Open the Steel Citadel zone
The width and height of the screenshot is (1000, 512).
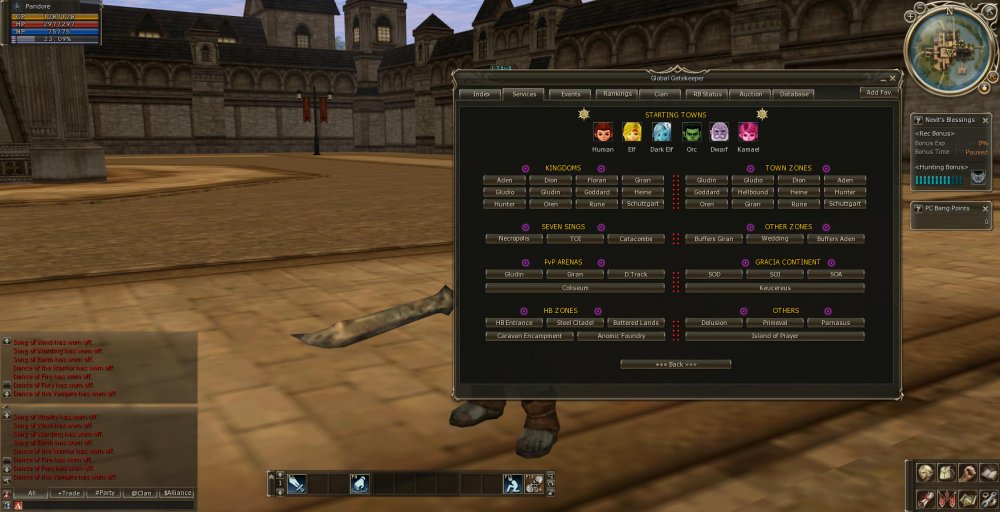574,323
